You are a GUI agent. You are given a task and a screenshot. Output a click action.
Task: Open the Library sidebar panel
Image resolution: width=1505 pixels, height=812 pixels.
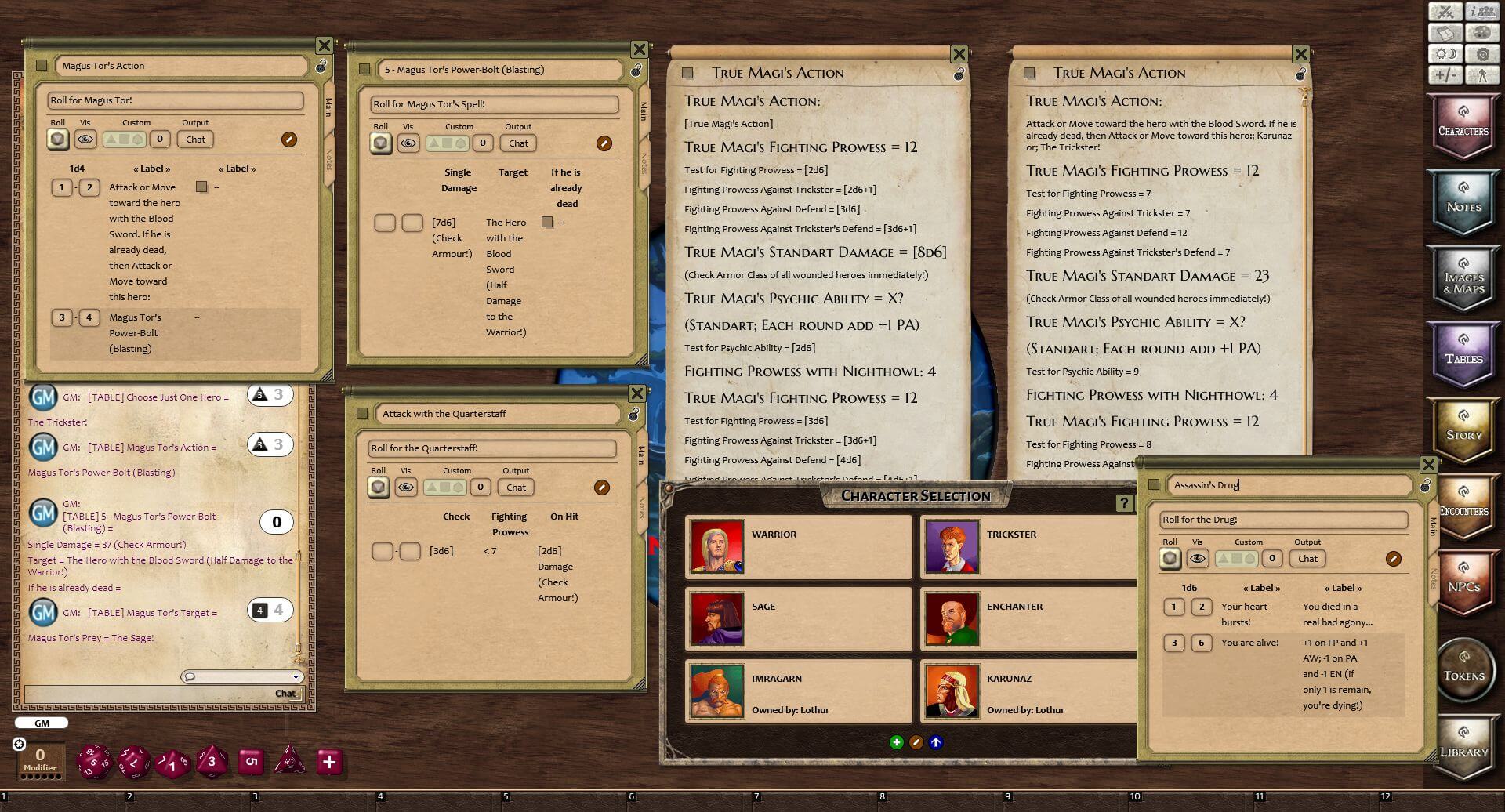(1463, 747)
